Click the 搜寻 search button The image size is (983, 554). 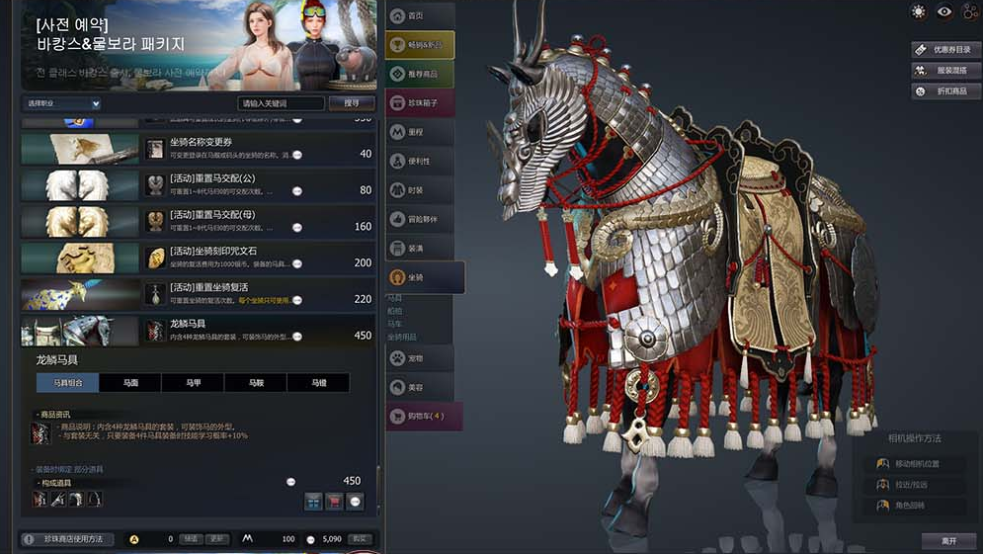point(351,103)
